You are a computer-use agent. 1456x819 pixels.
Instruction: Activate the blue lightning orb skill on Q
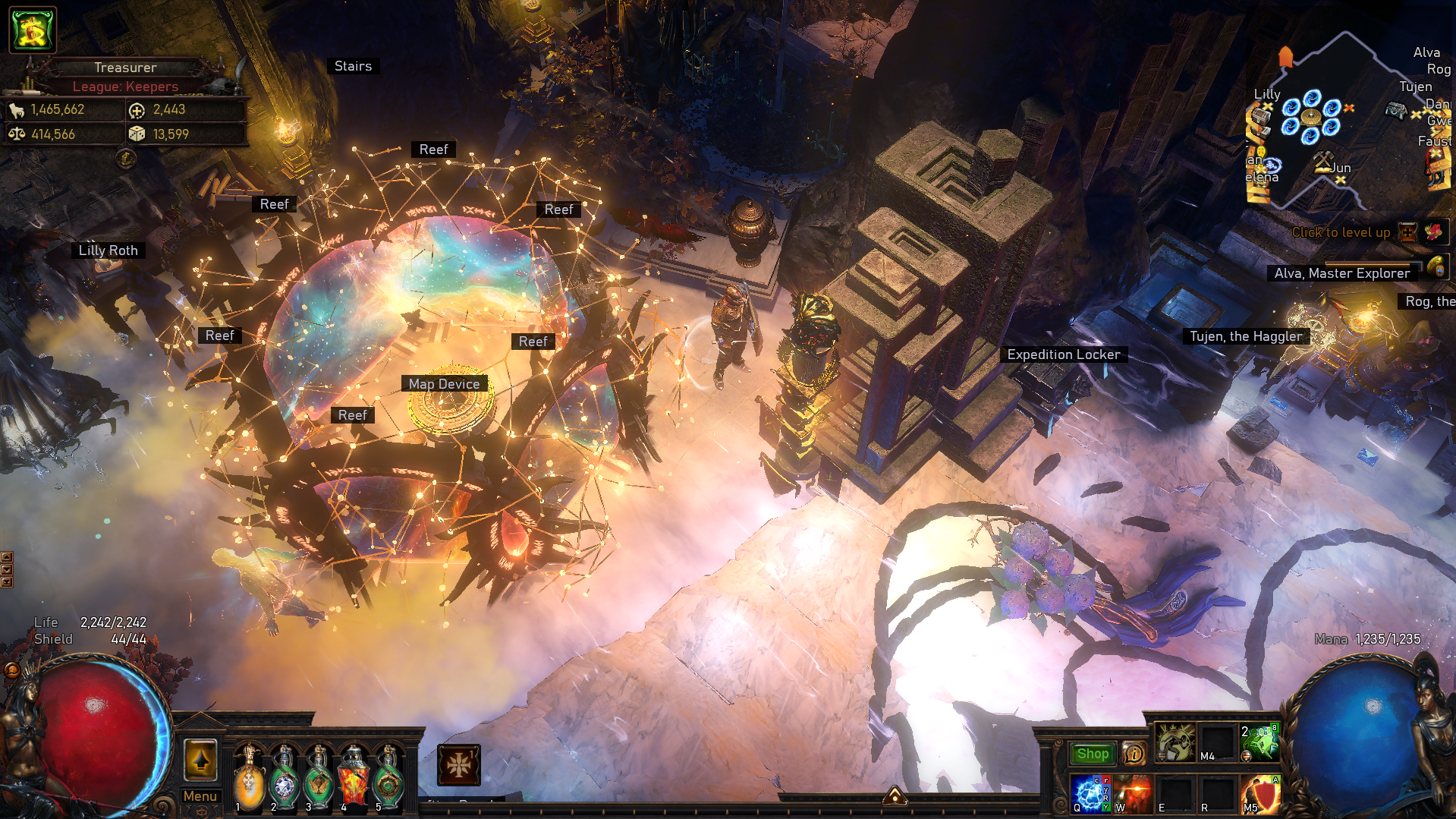coord(1090,794)
